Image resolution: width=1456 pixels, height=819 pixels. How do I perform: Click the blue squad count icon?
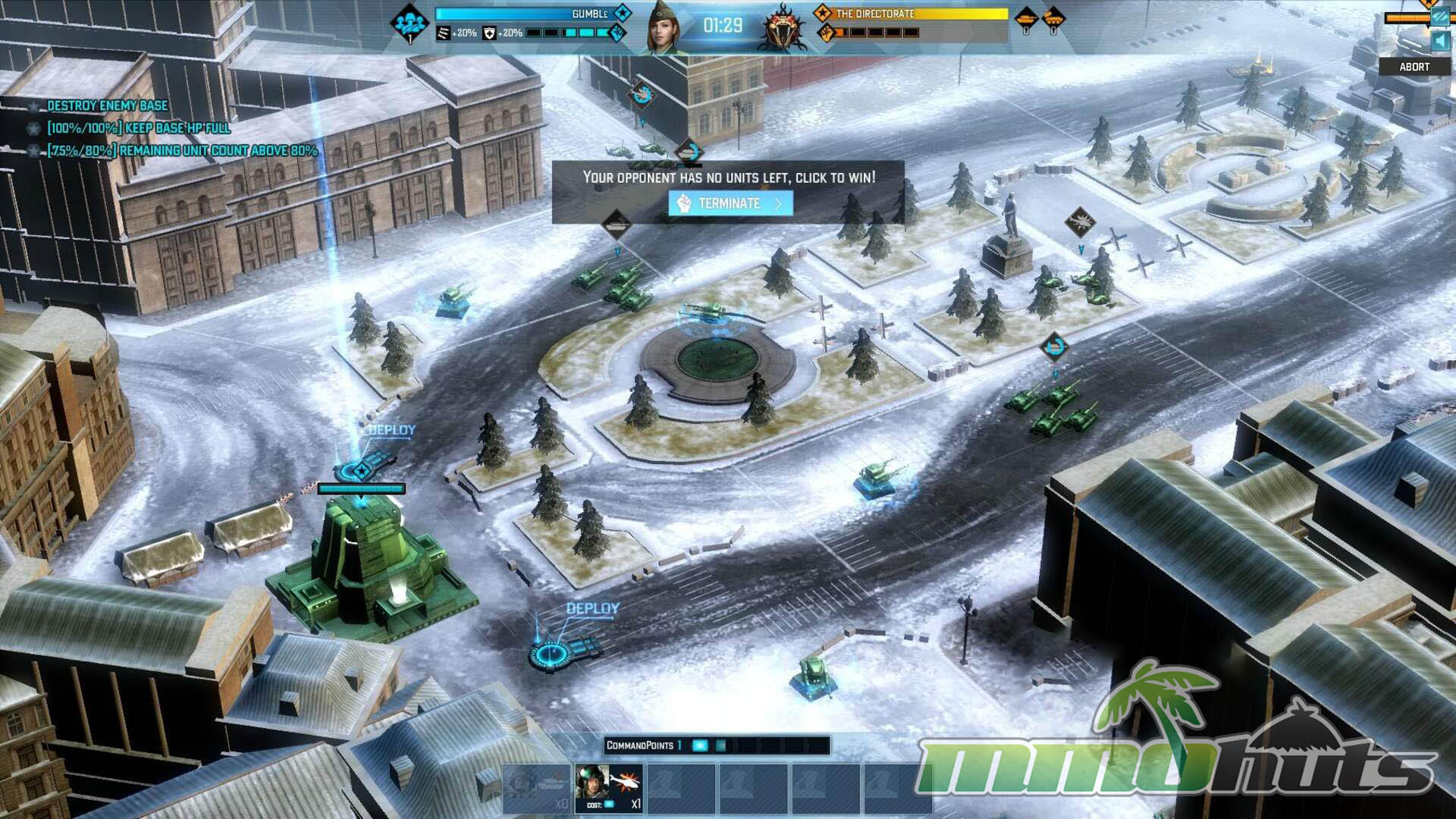click(x=409, y=24)
